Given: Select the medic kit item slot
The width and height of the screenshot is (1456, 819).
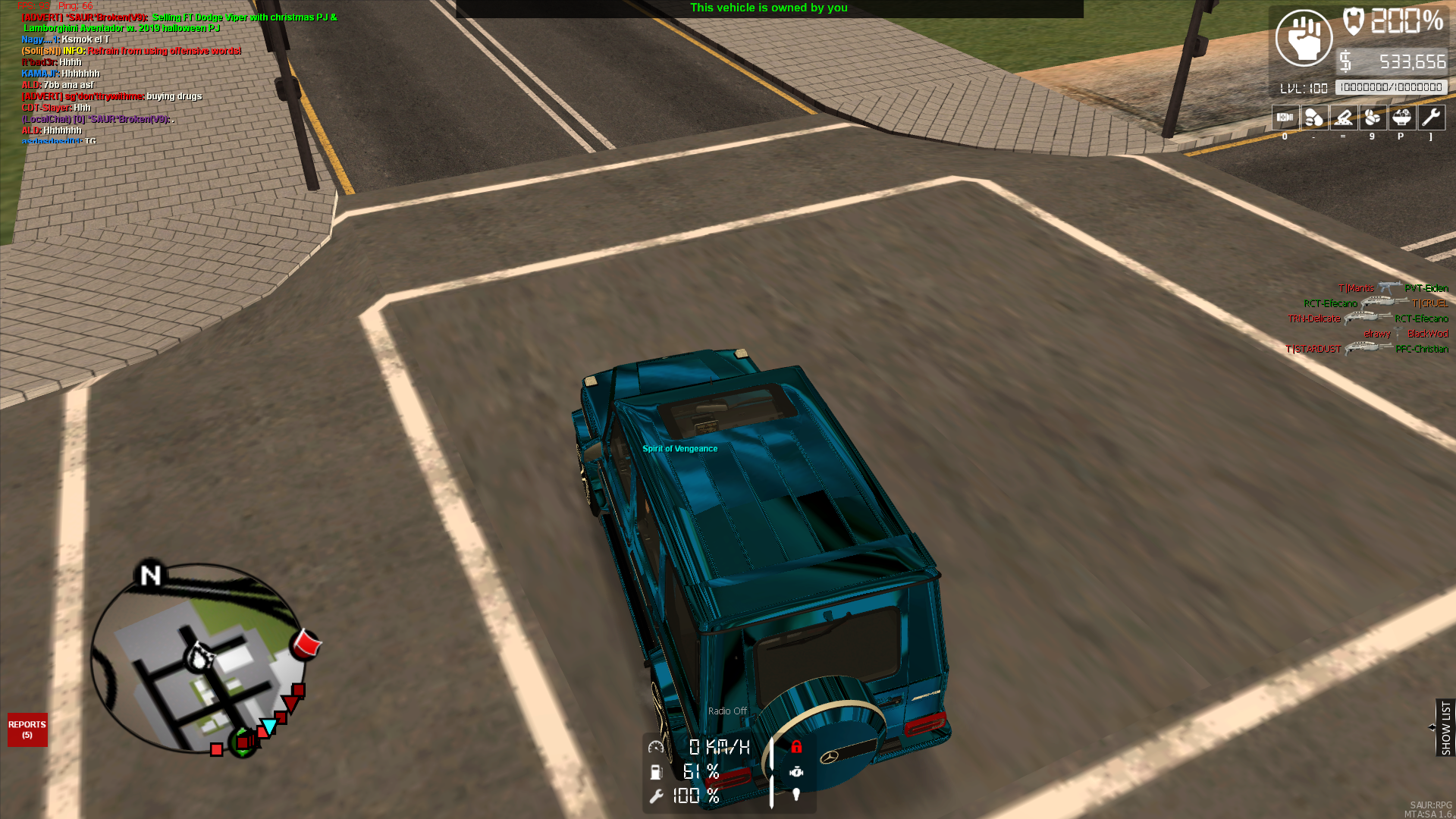Looking at the screenshot, I should (x=1285, y=118).
